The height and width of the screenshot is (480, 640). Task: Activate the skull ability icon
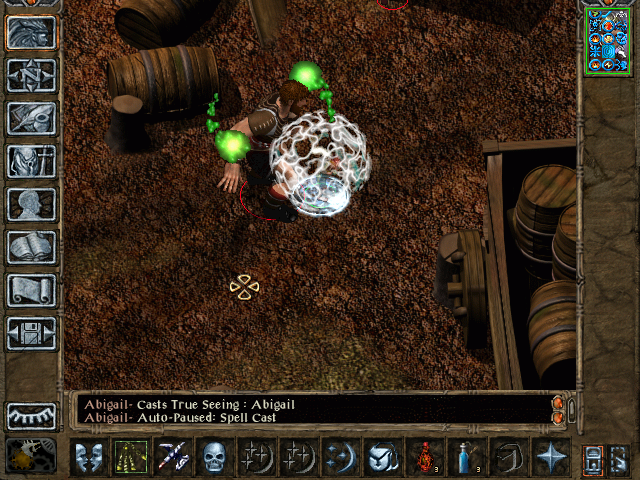pyautogui.click(x=215, y=457)
